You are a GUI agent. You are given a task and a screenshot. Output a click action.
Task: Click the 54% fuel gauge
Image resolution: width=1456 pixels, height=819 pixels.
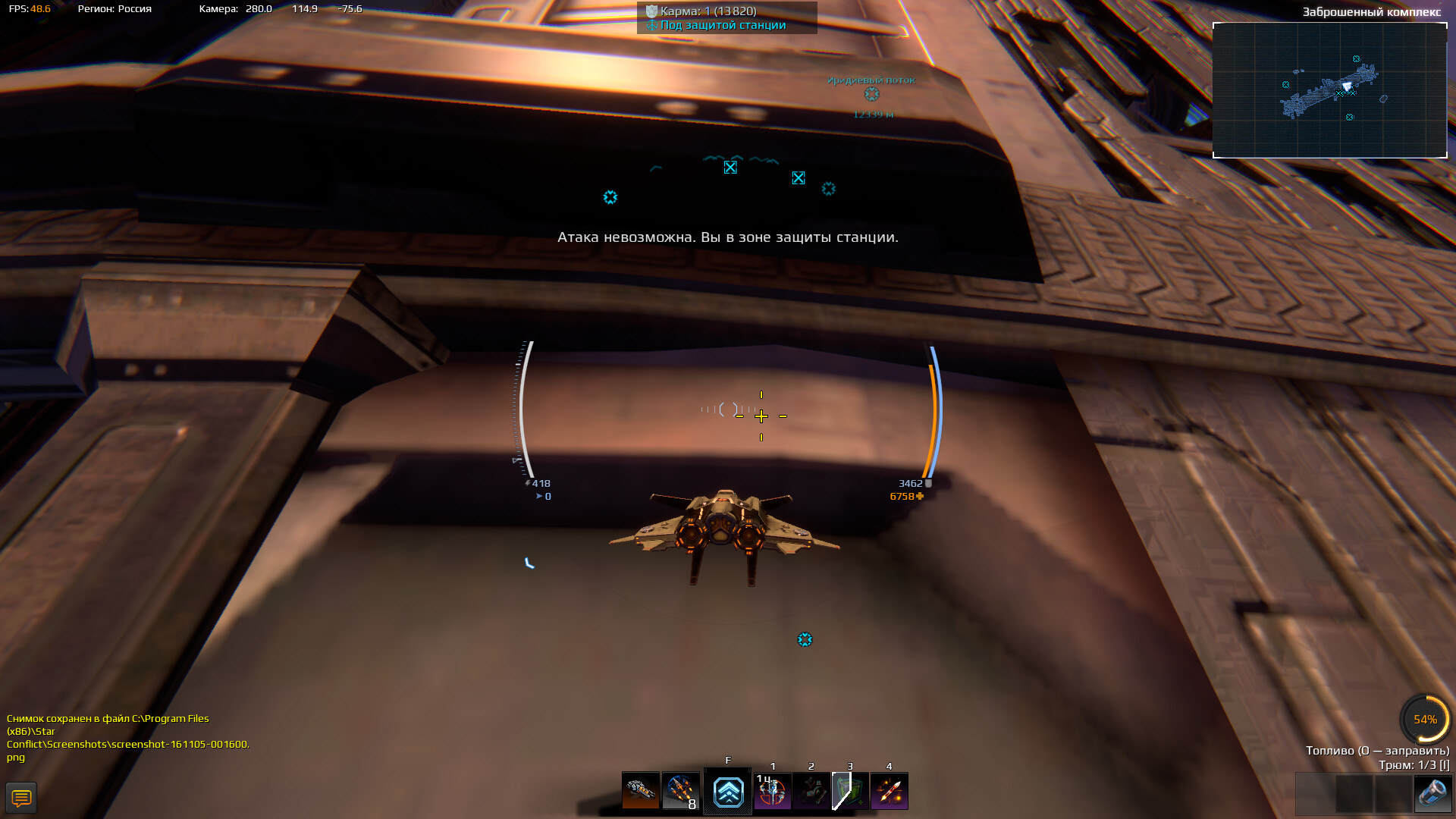pos(1425,719)
